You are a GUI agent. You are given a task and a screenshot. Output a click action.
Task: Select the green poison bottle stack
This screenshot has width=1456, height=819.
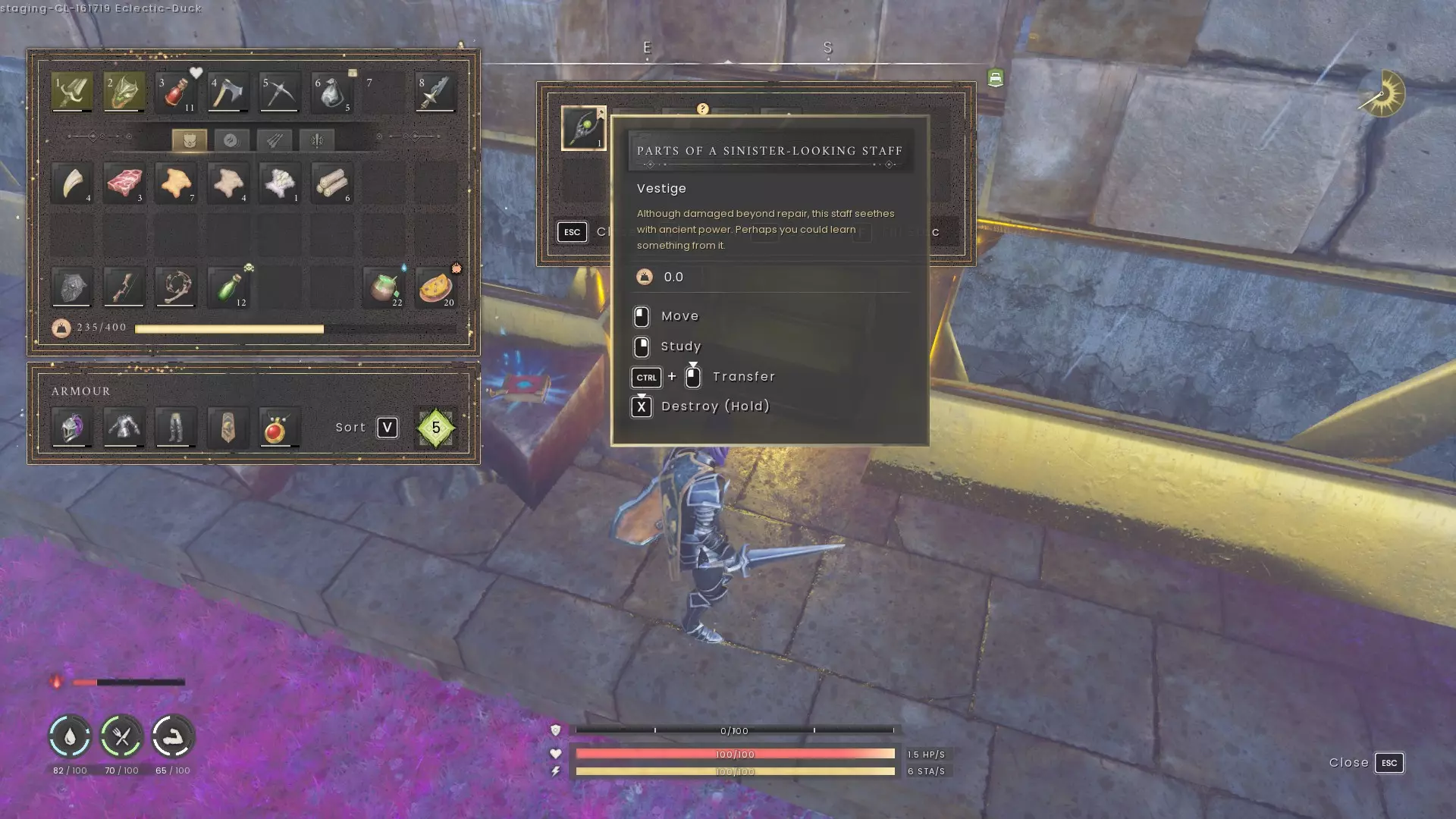point(227,287)
